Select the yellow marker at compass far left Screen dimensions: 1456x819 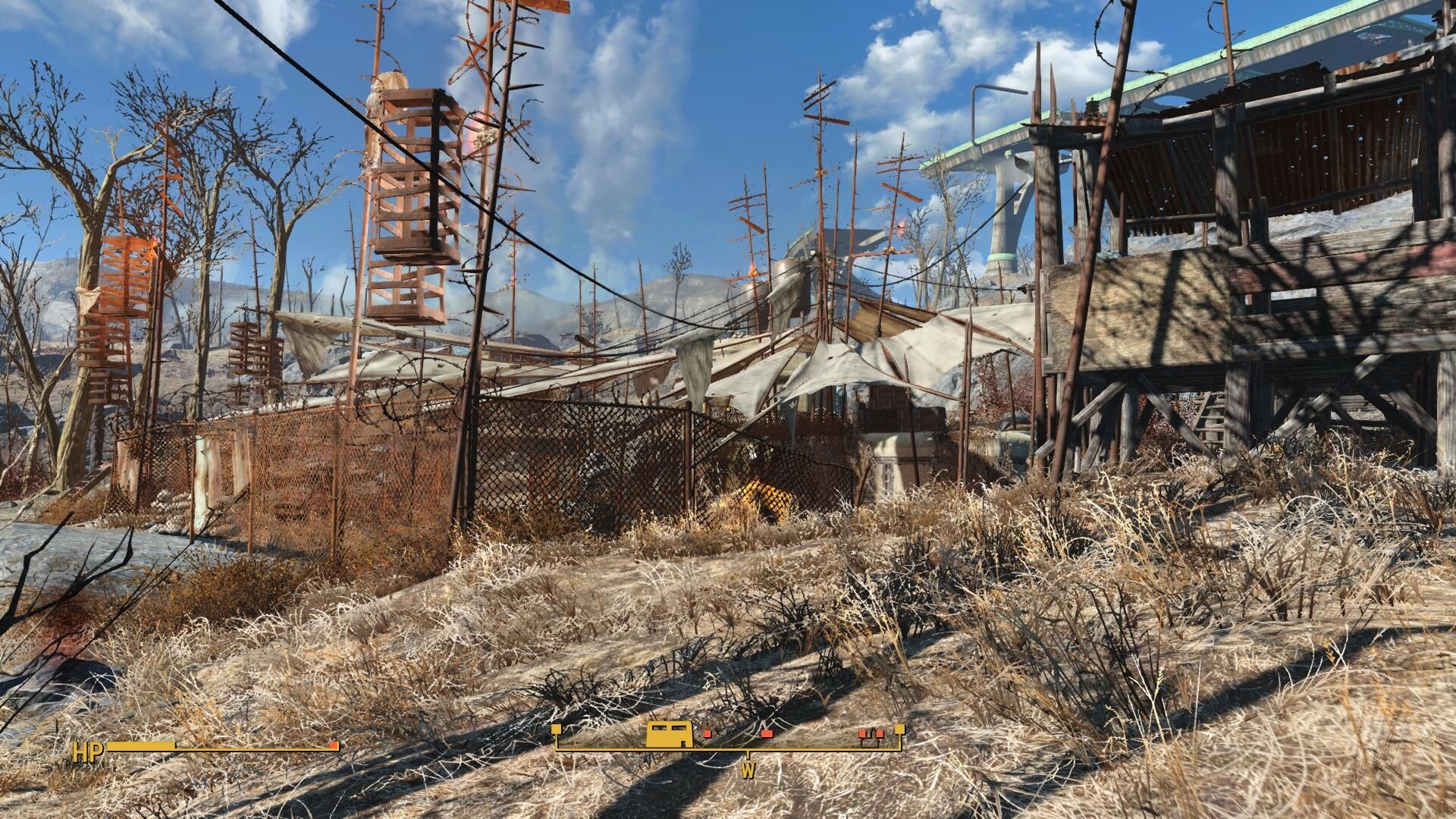(x=556, y=728)
